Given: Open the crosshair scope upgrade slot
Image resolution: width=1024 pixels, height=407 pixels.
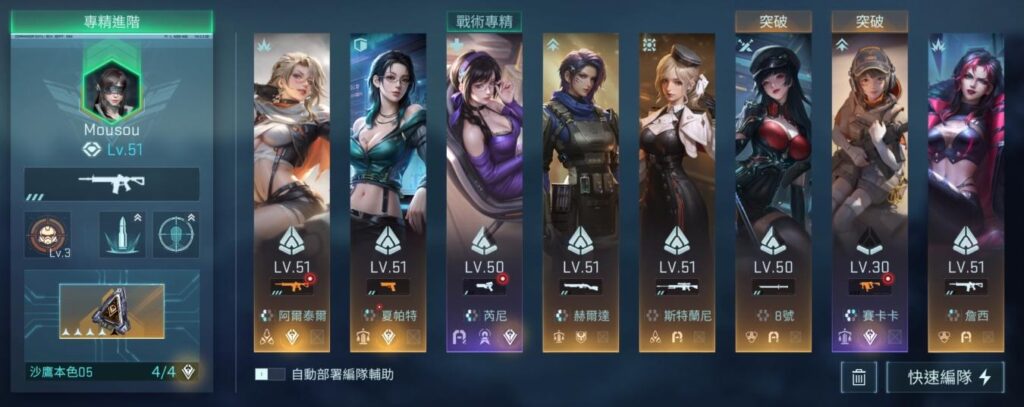Looking at the screenshot, I should click(177, 235).
